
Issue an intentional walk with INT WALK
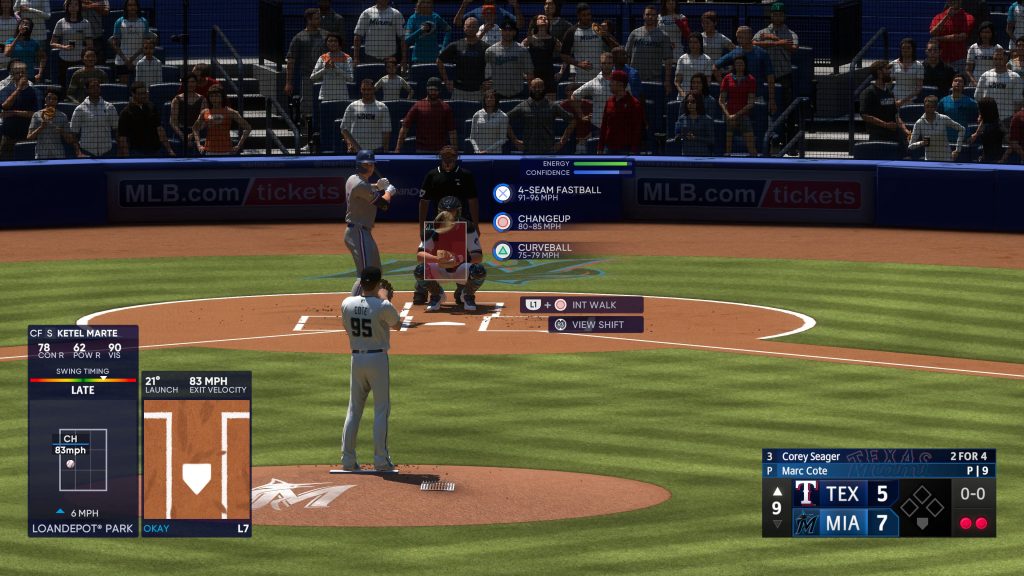(x=582, y=305)
